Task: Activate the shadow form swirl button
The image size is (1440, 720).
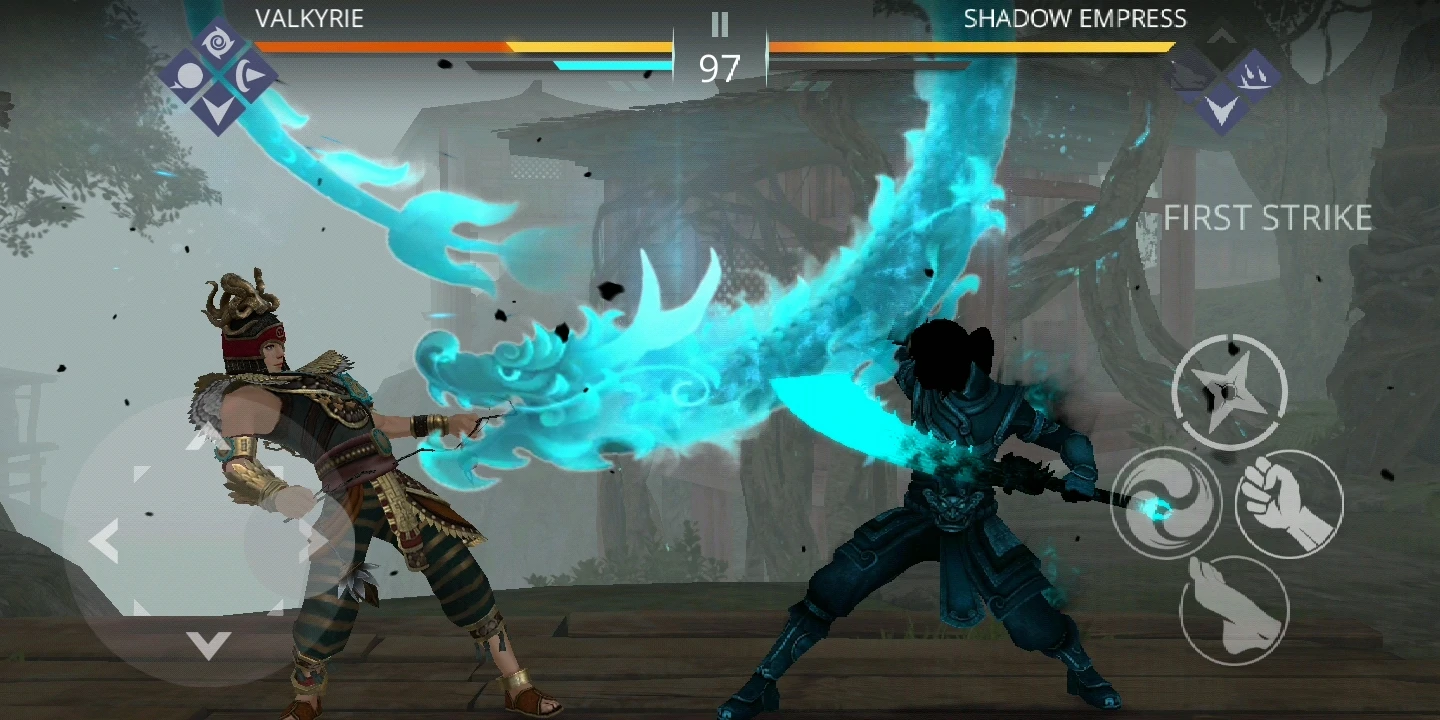Action: pyautogui.click(x=1165, y=502)
